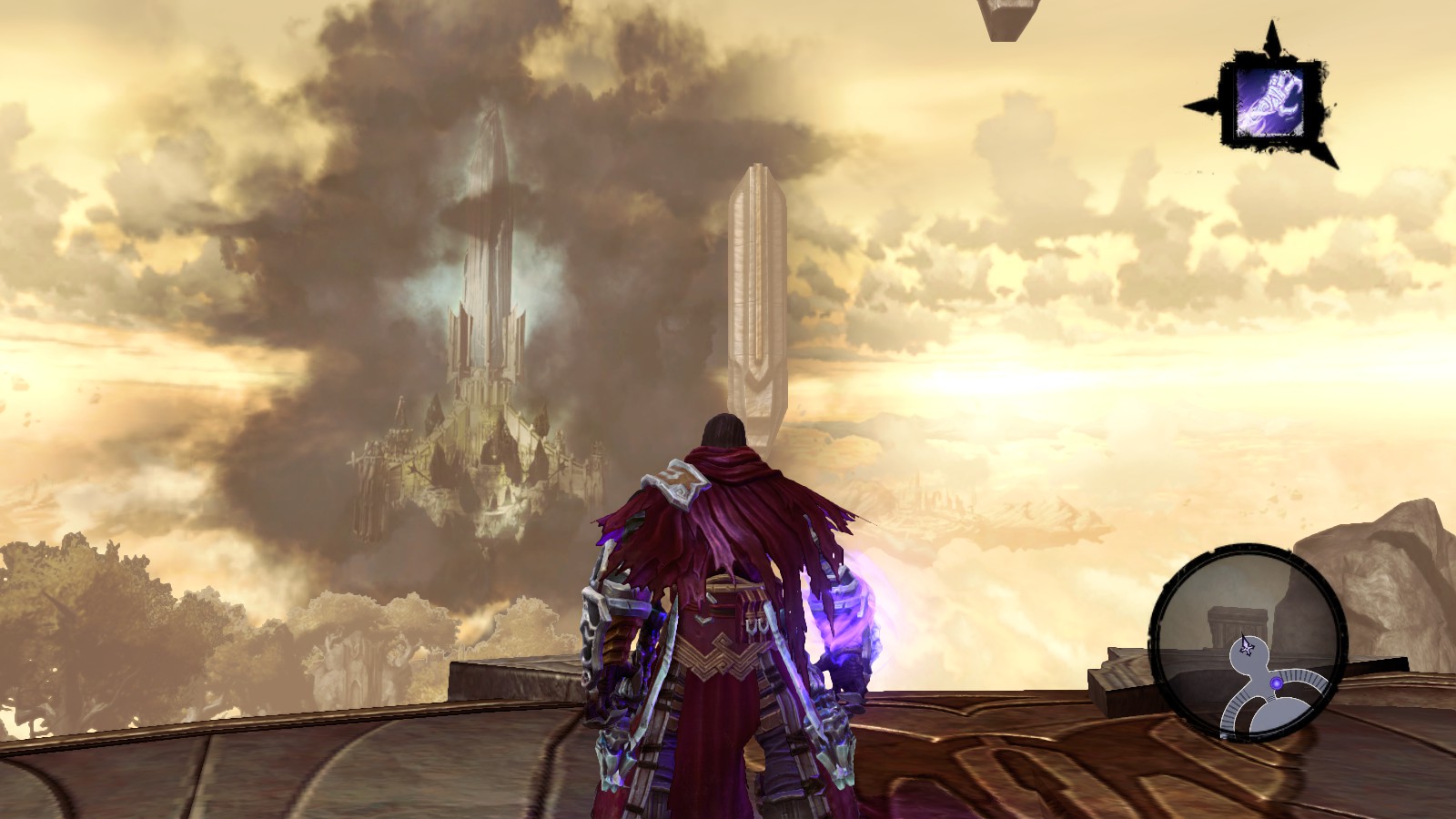Click the player arrow indicator inside the minimap
The height and width of the screenshot is (819, 1456).
[x=1247, y=648]
